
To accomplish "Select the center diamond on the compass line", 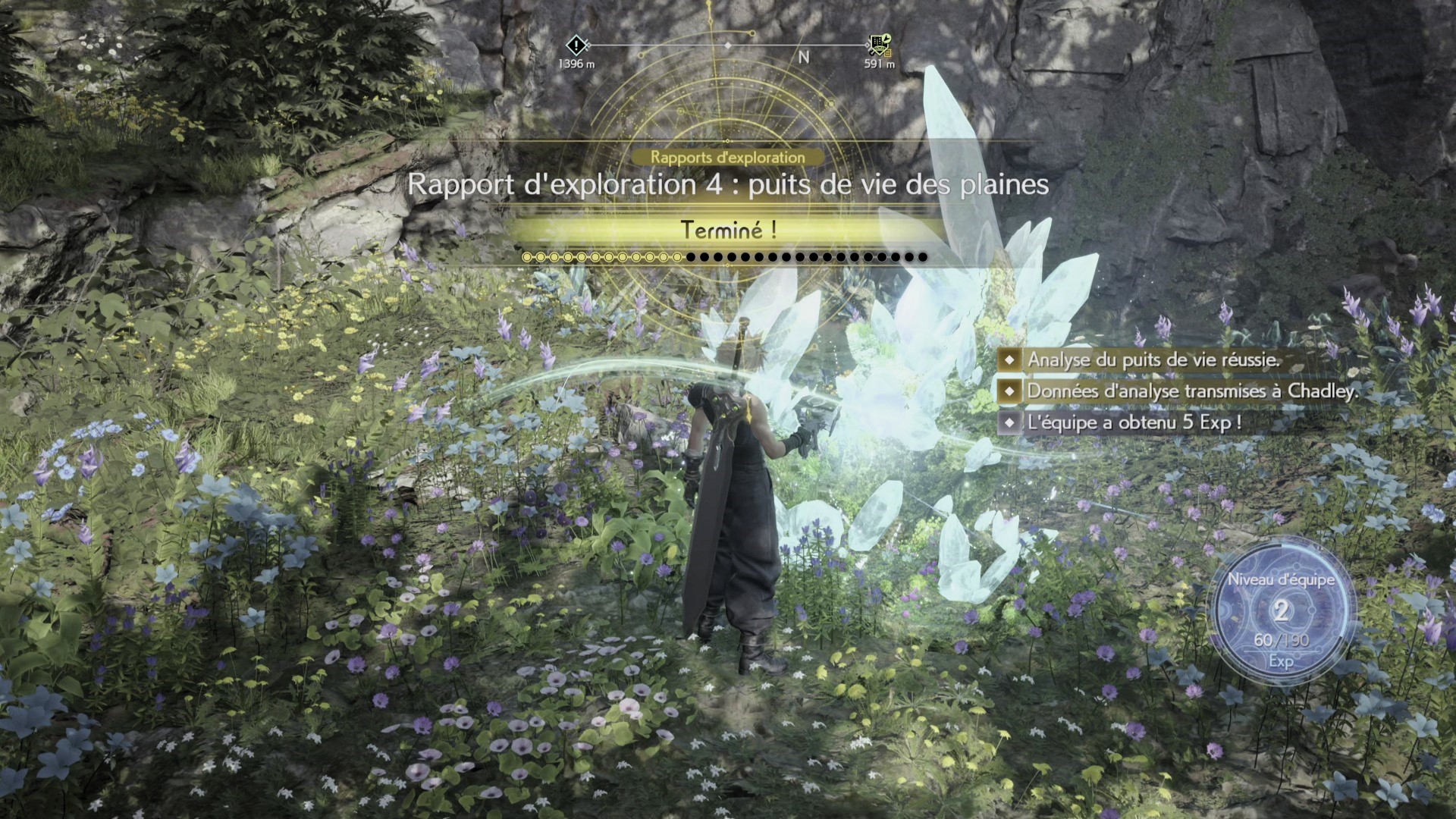I will coord(728,45).
